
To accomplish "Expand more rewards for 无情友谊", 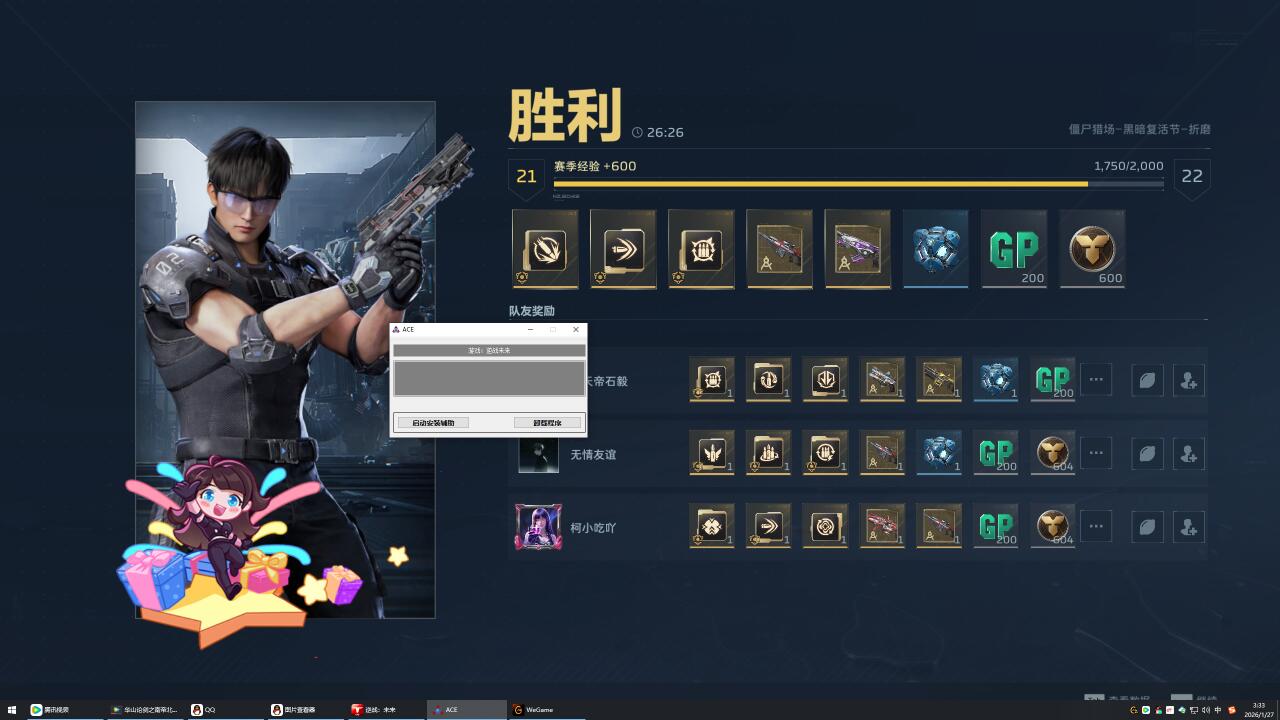I will tap(1096, 453).
